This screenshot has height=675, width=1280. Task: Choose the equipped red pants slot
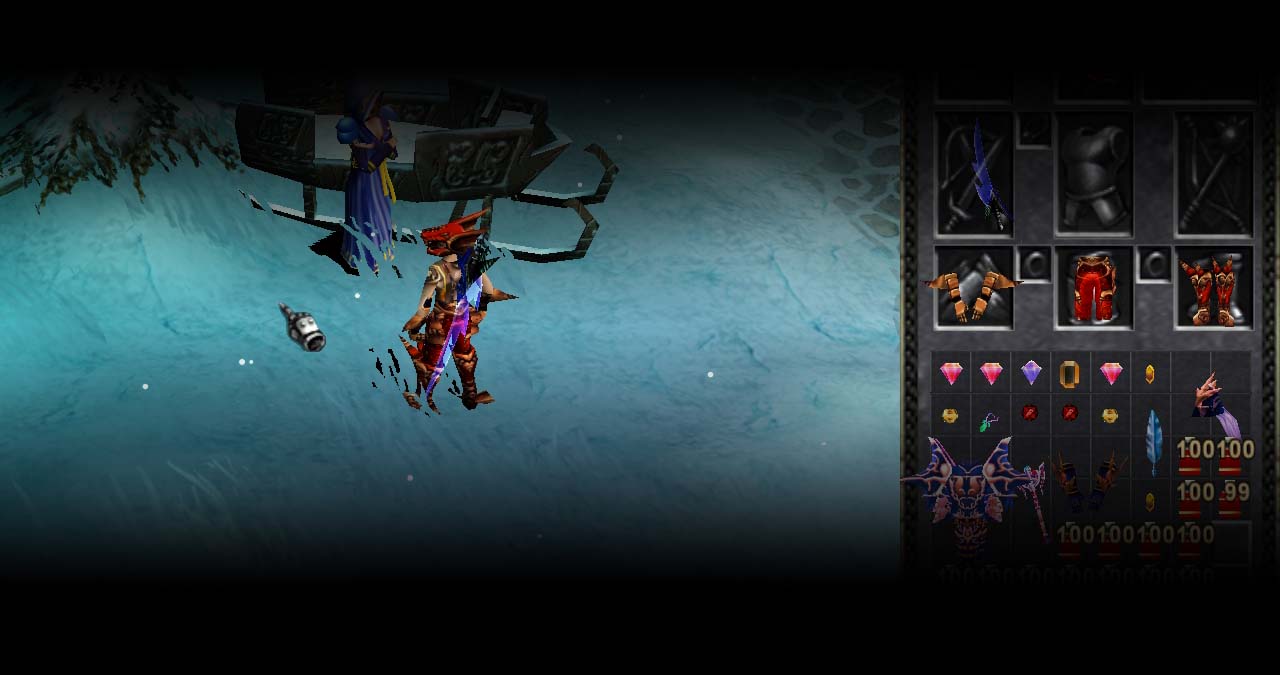click(x=1093, y=288)
